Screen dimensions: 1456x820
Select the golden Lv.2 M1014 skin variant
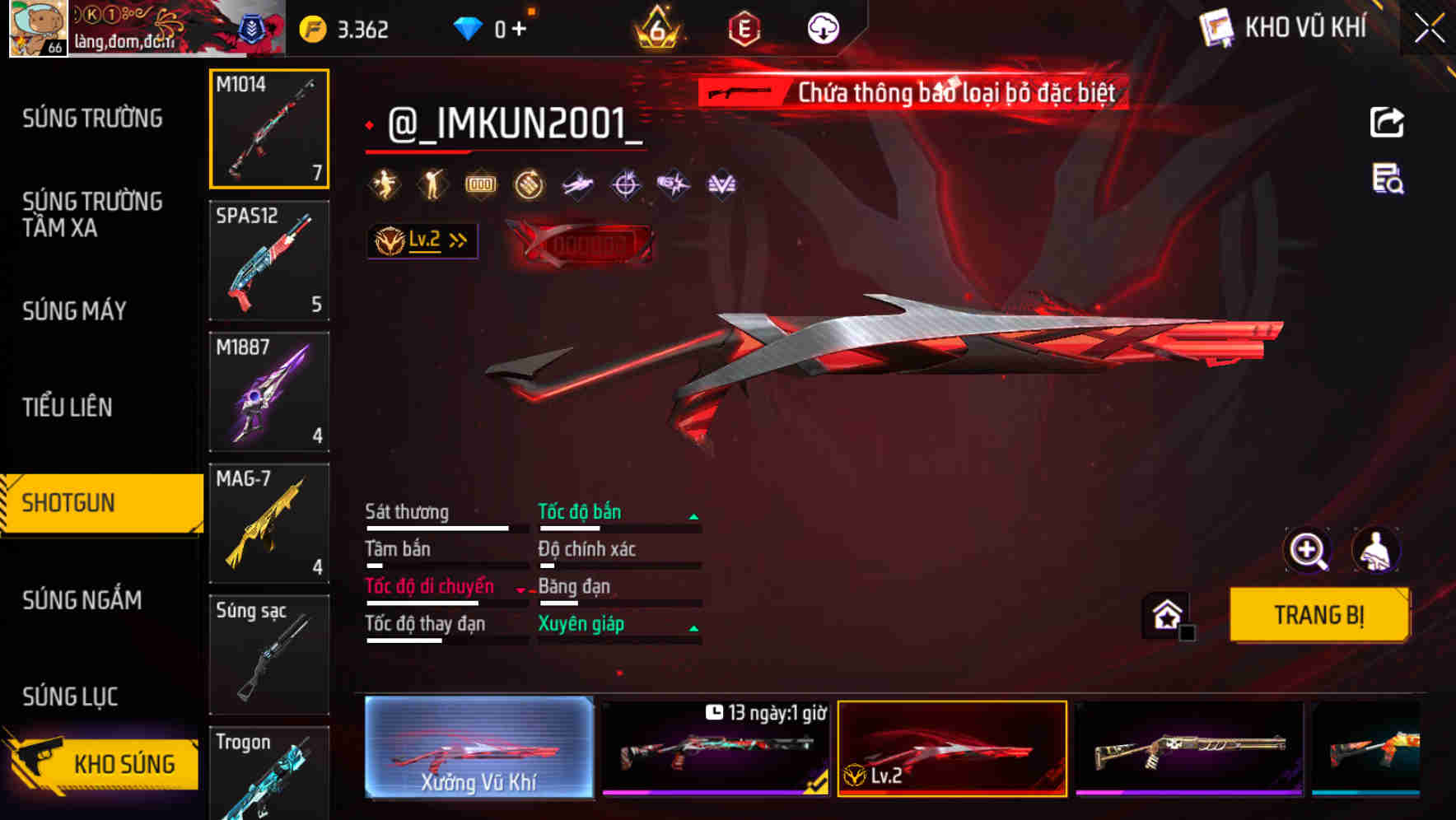951,749
